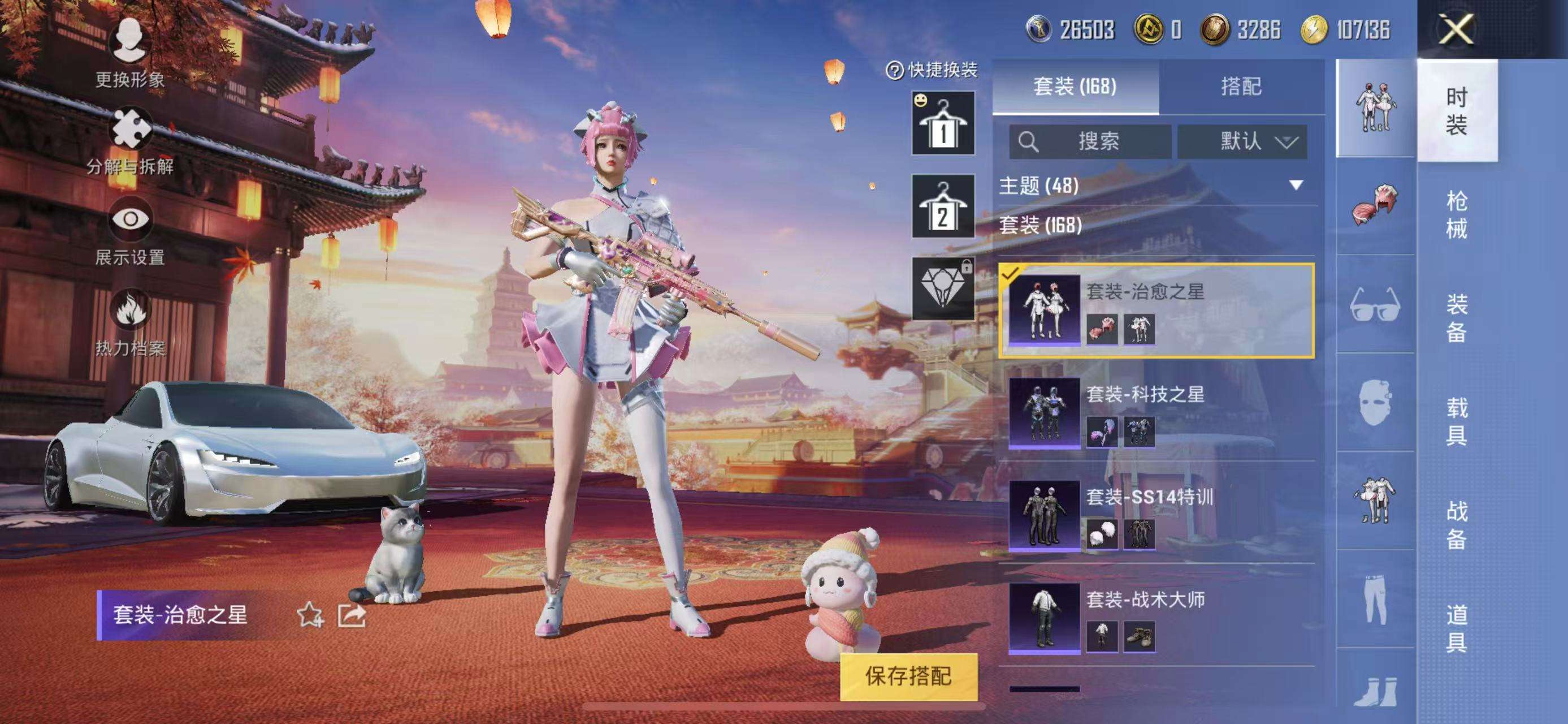Screen dimensions: 1568x724
Task: Close the wardrobe screen with X
Action: click(x=1456, y=29)
